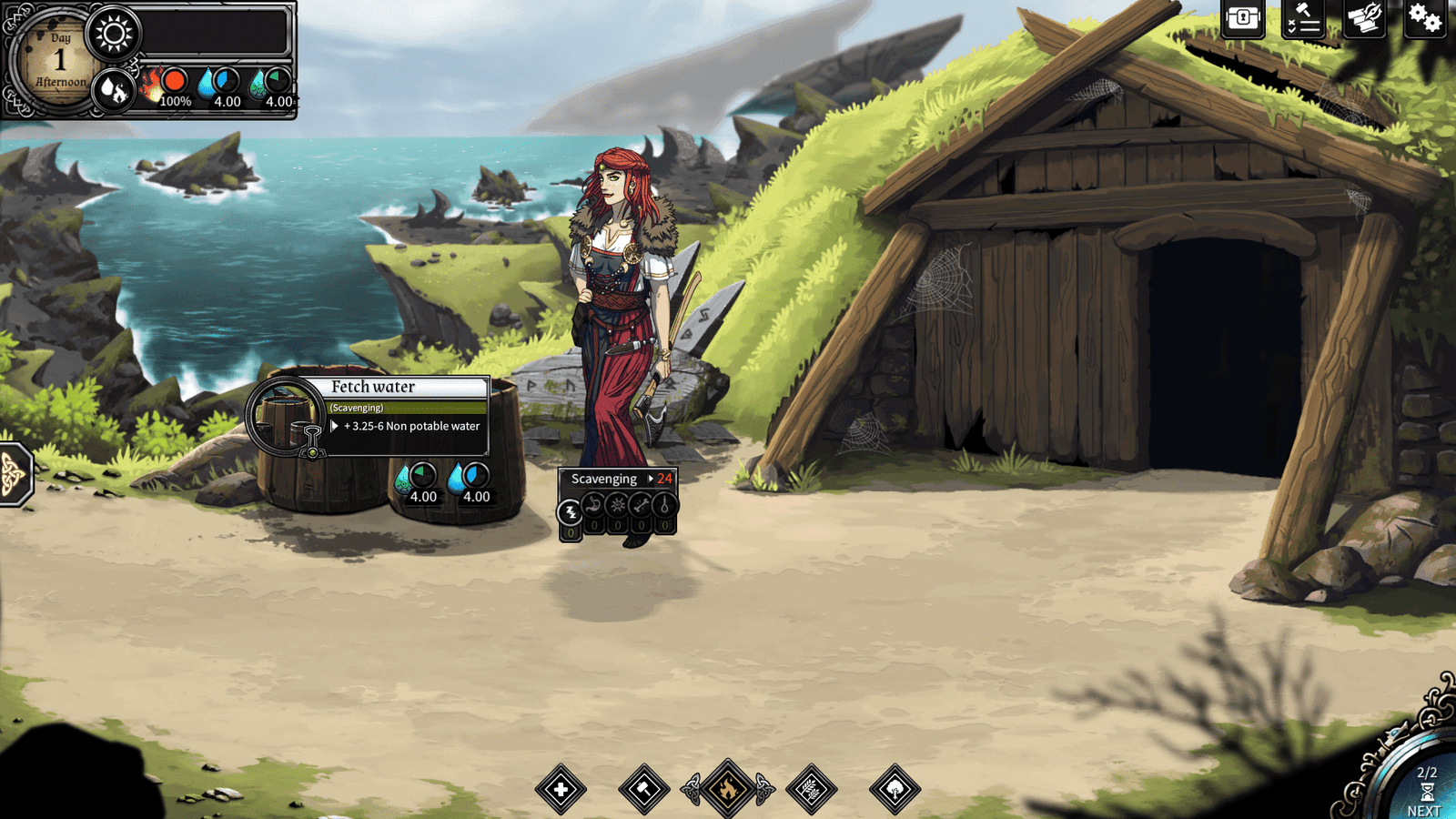Select the wheat farming category
This screenshot has height=819, width=1456.
811,789
